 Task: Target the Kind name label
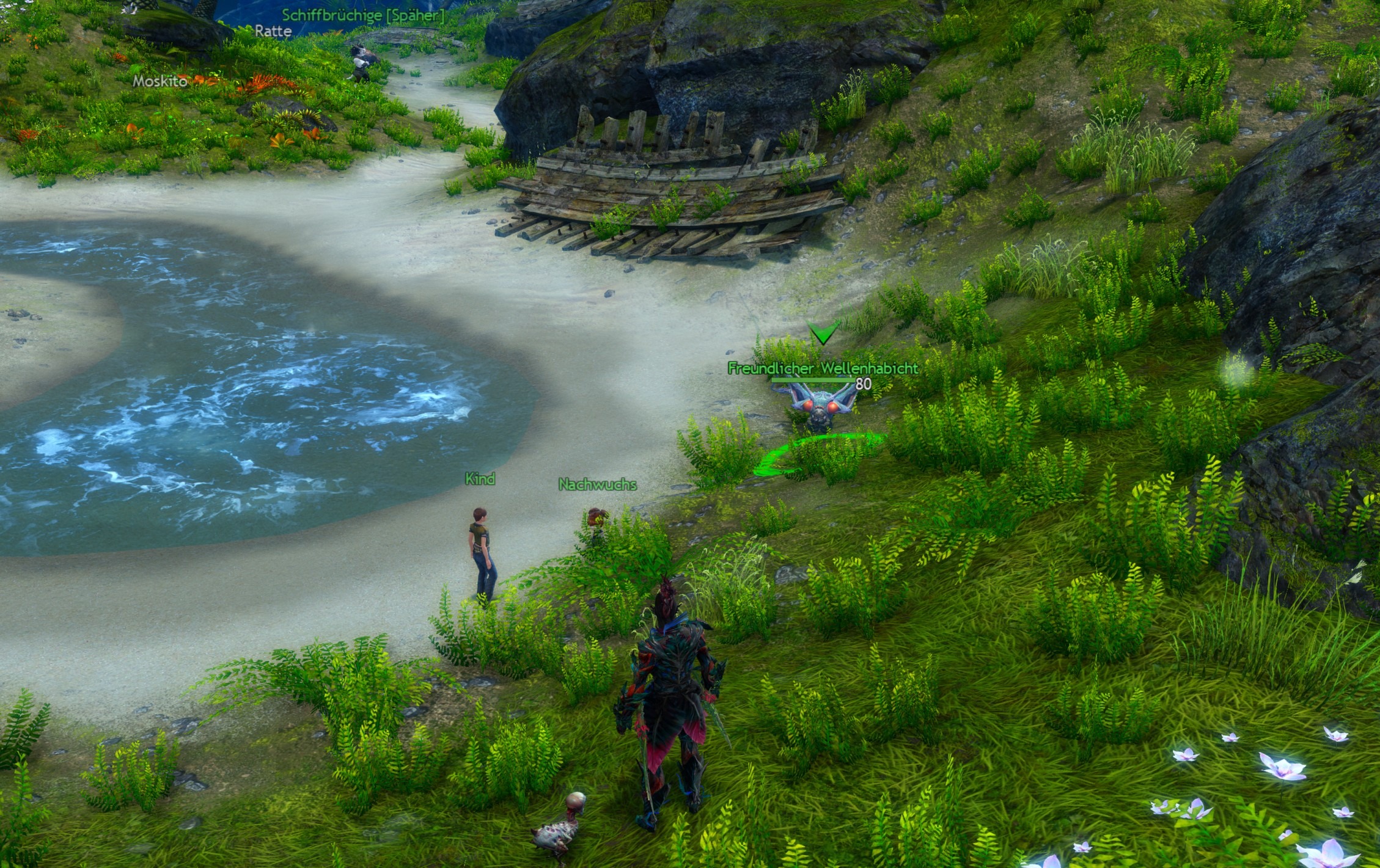[x=480, y=479]
